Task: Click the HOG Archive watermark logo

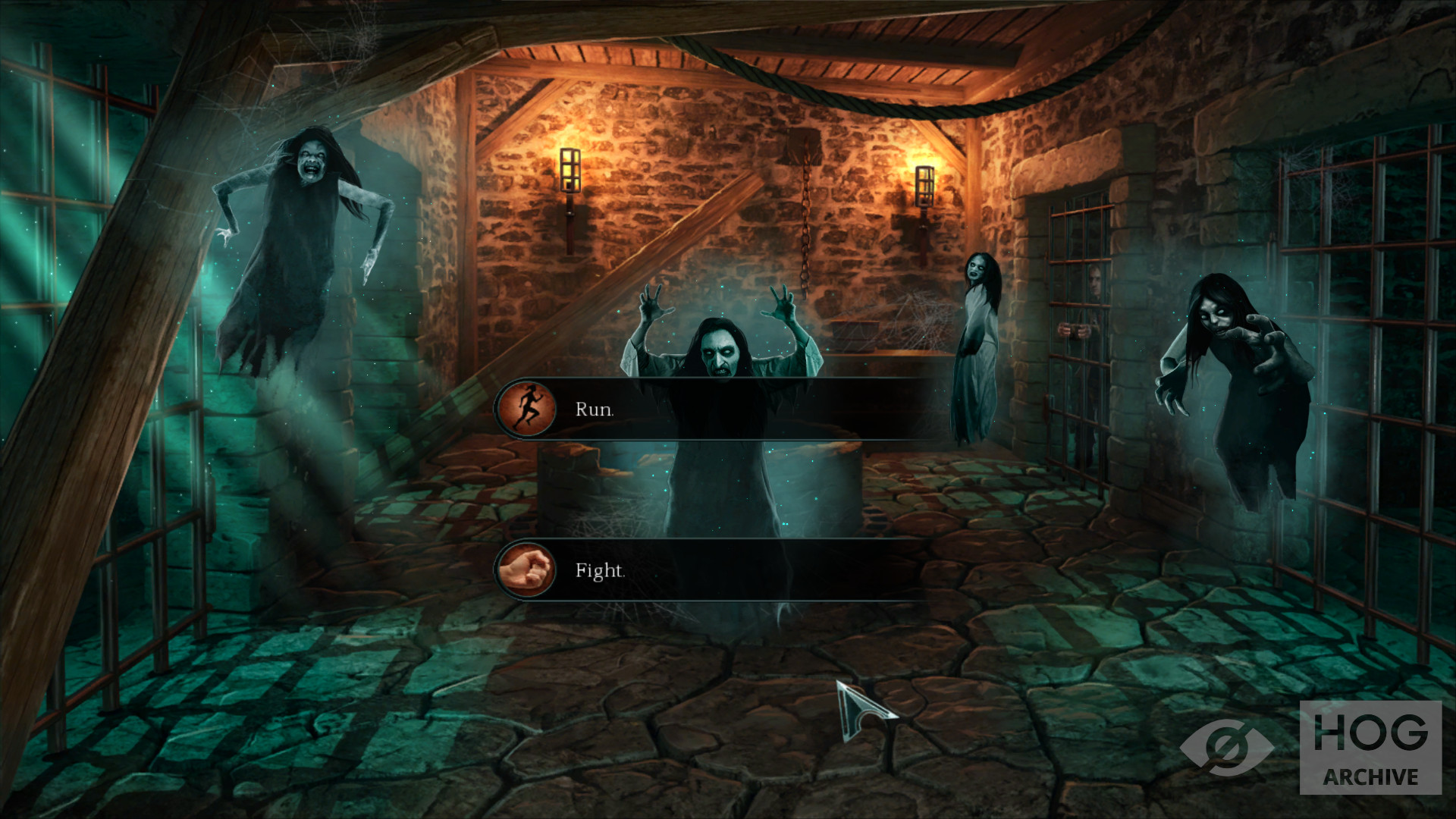Action: pos(1370,747)
